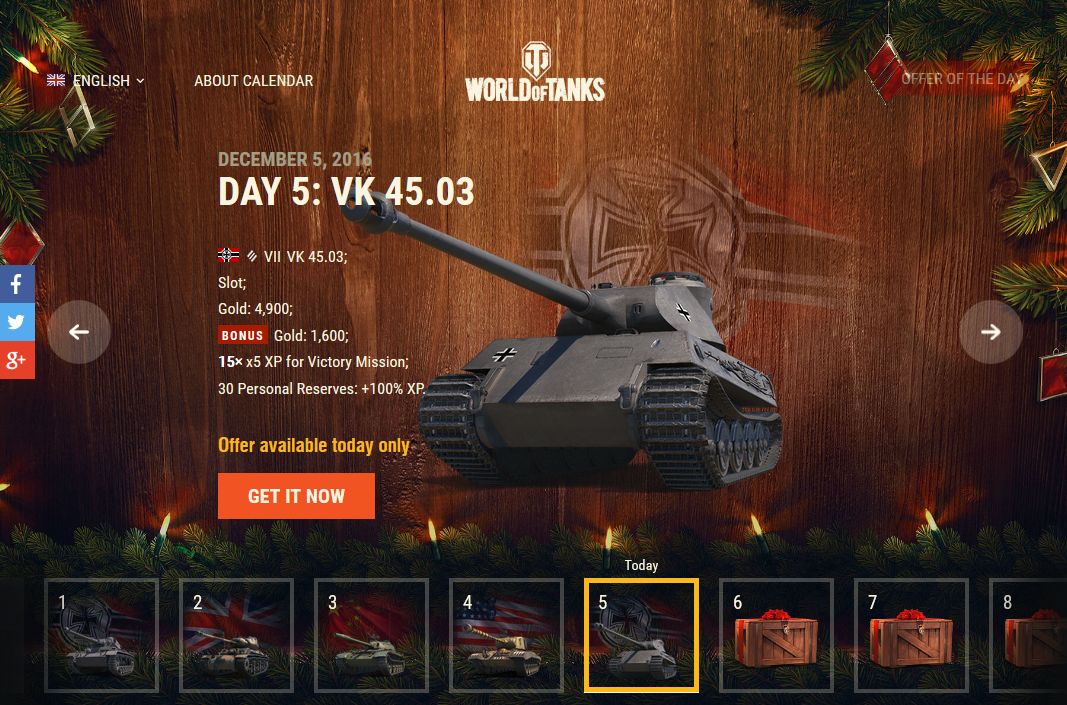The height and width of the screenshot is (705, 1067).
Task: Select day 2 tile with British flag
Action: point(236,635)
